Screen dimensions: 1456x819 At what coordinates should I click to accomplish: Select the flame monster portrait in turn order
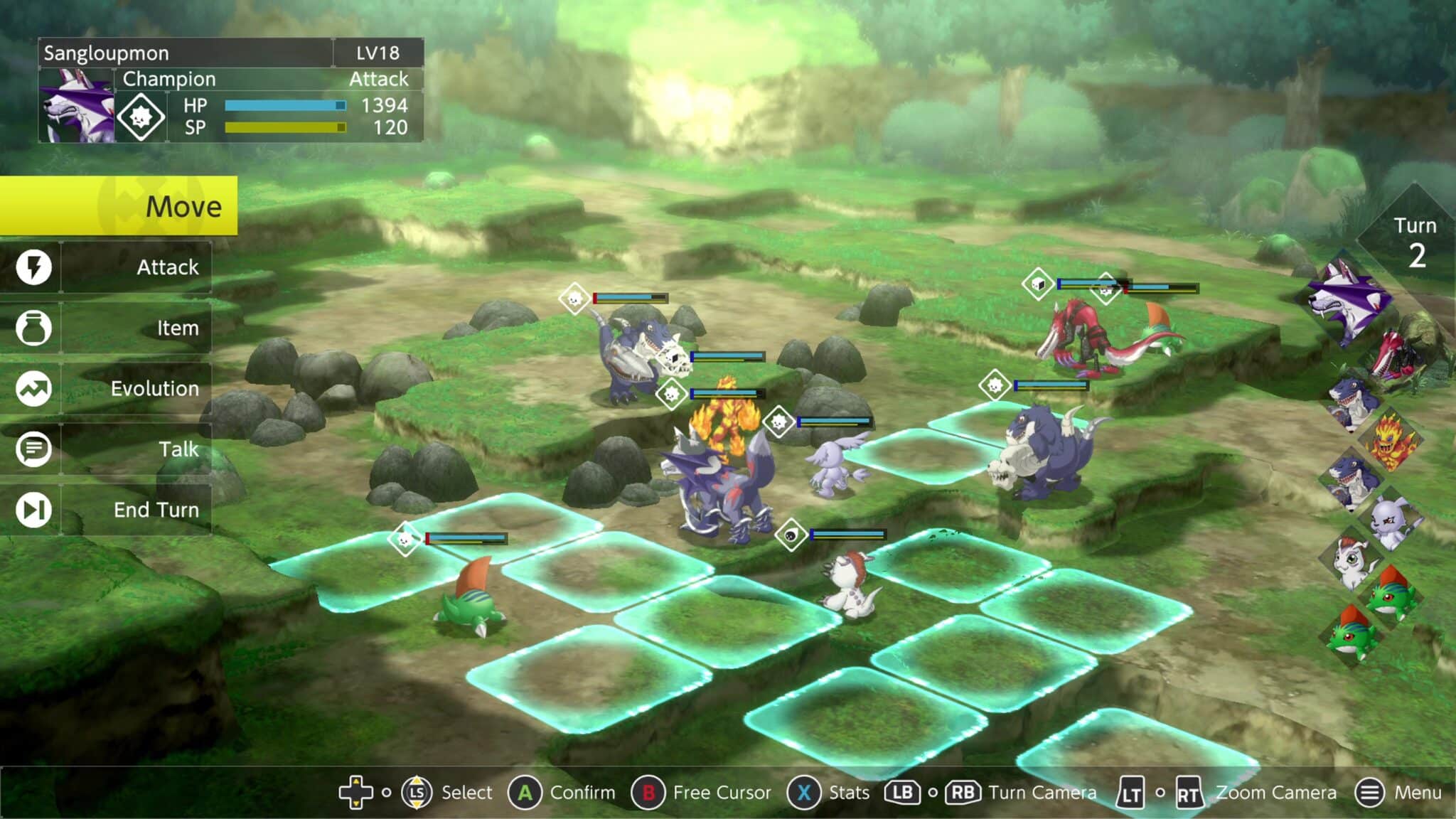click(1391, 441)
